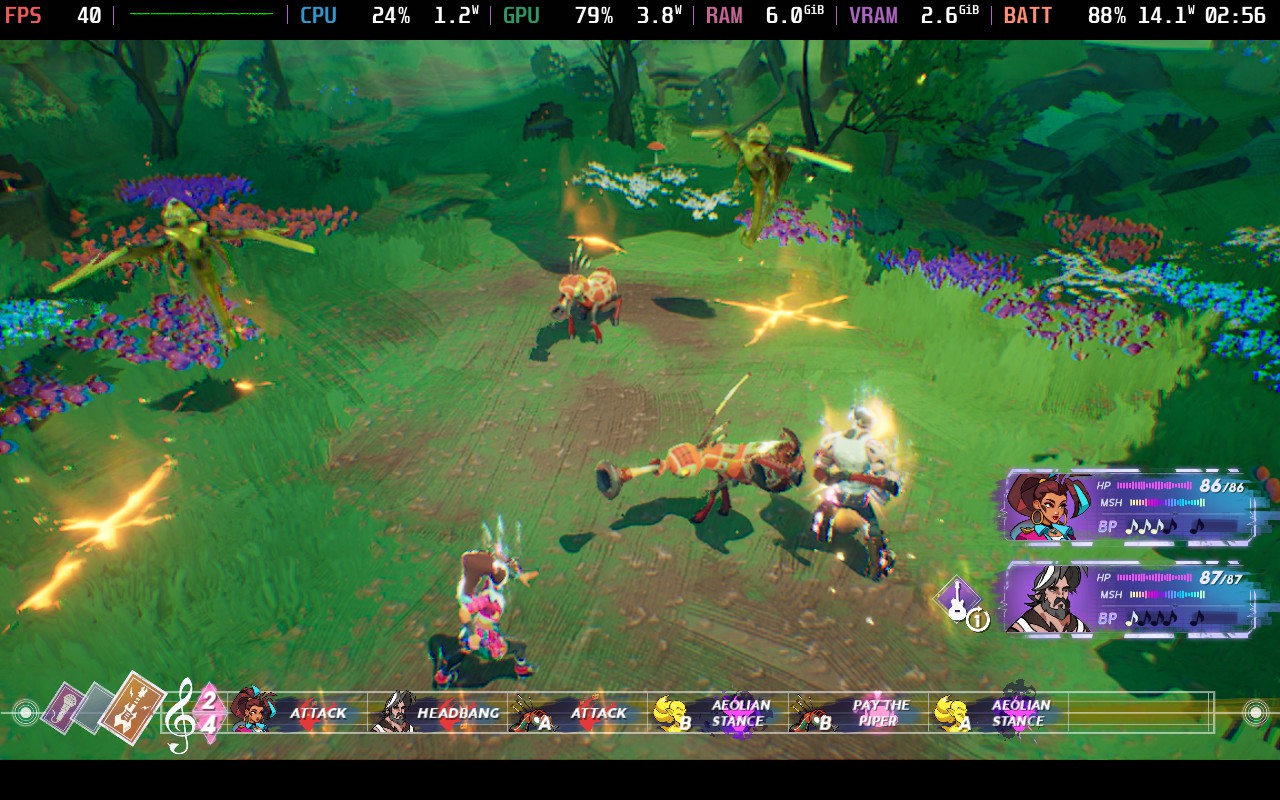
Task: Select enemy A's Attack timeline entry
Action: tap(577, 713)
